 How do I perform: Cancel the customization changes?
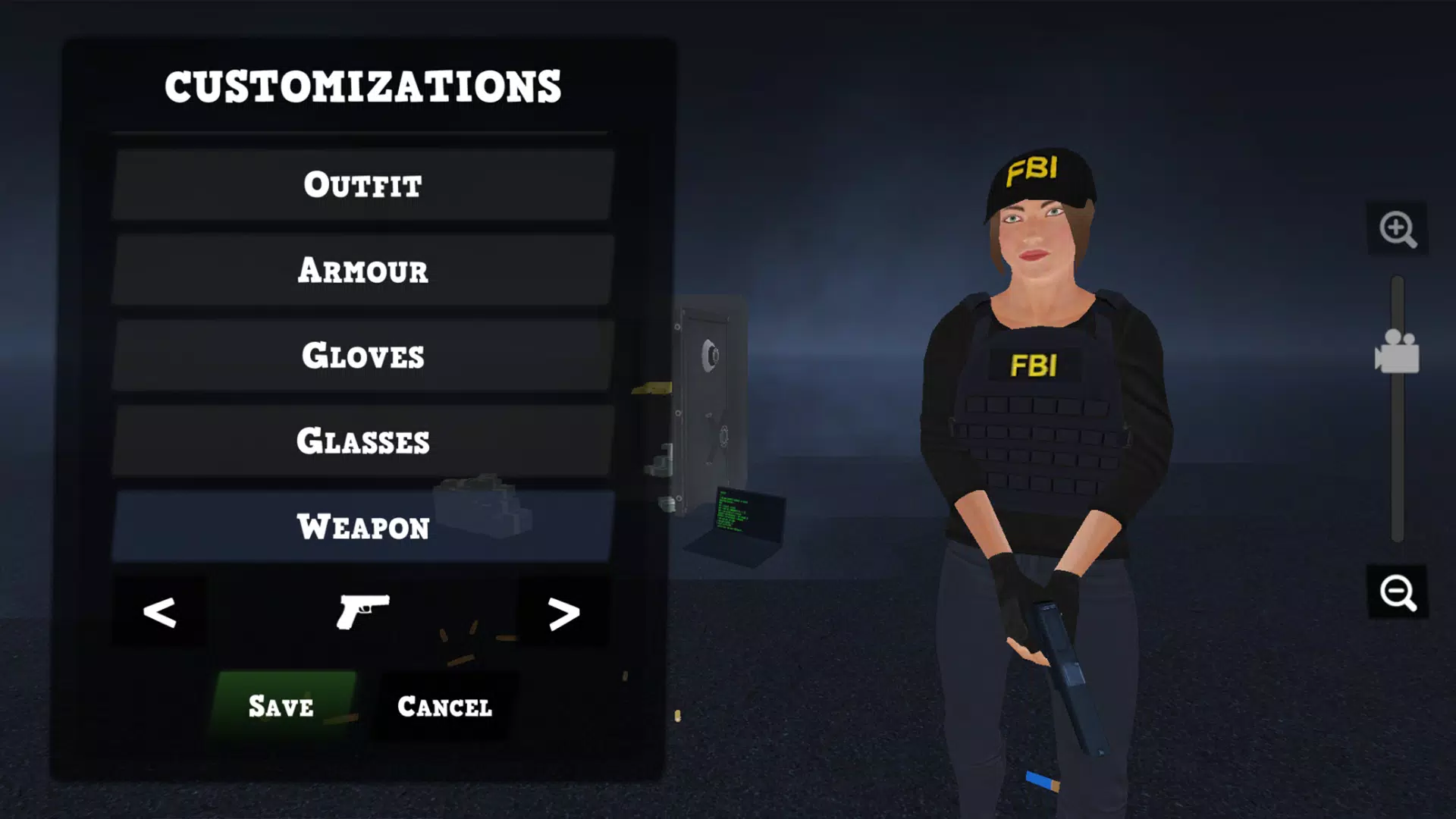coord(443,707)
